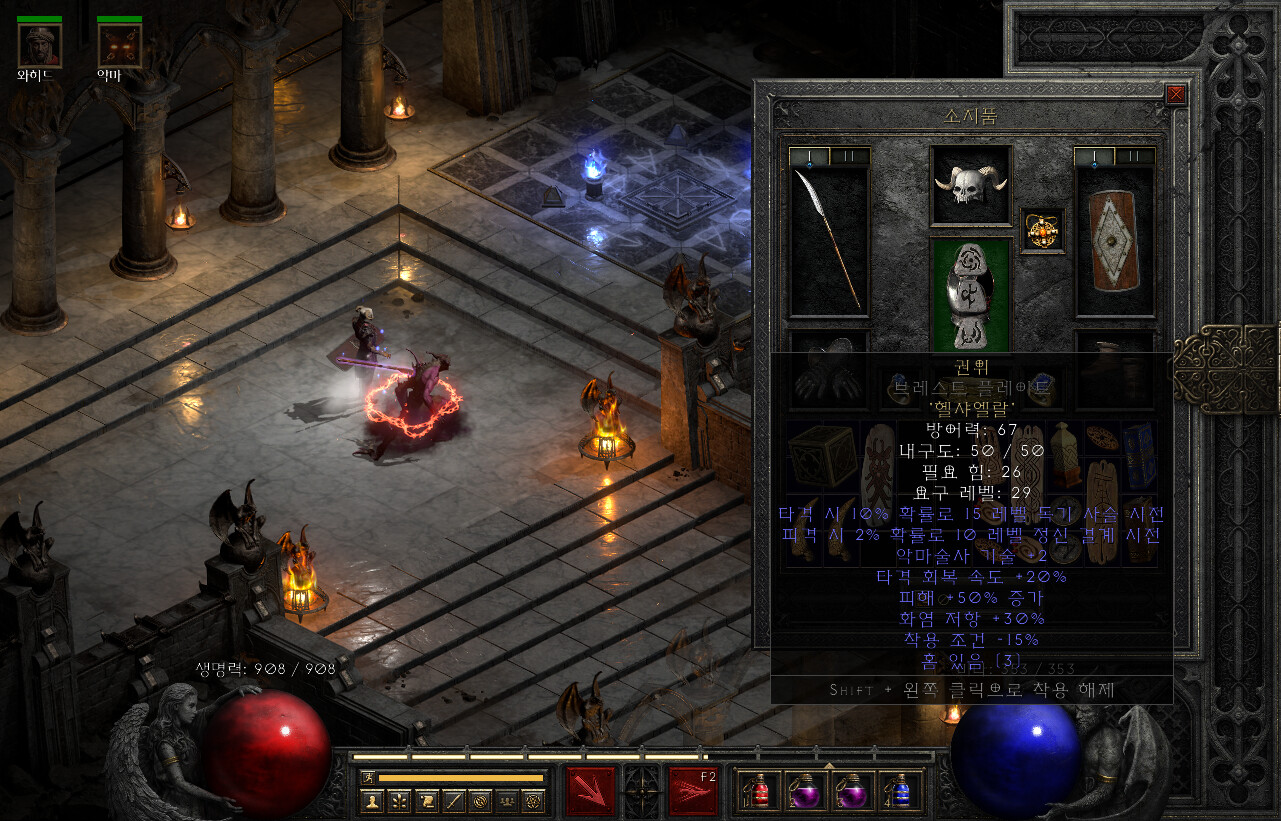Open the skill tree from the mini menu

pyautogui.click(x=400, y=801)
